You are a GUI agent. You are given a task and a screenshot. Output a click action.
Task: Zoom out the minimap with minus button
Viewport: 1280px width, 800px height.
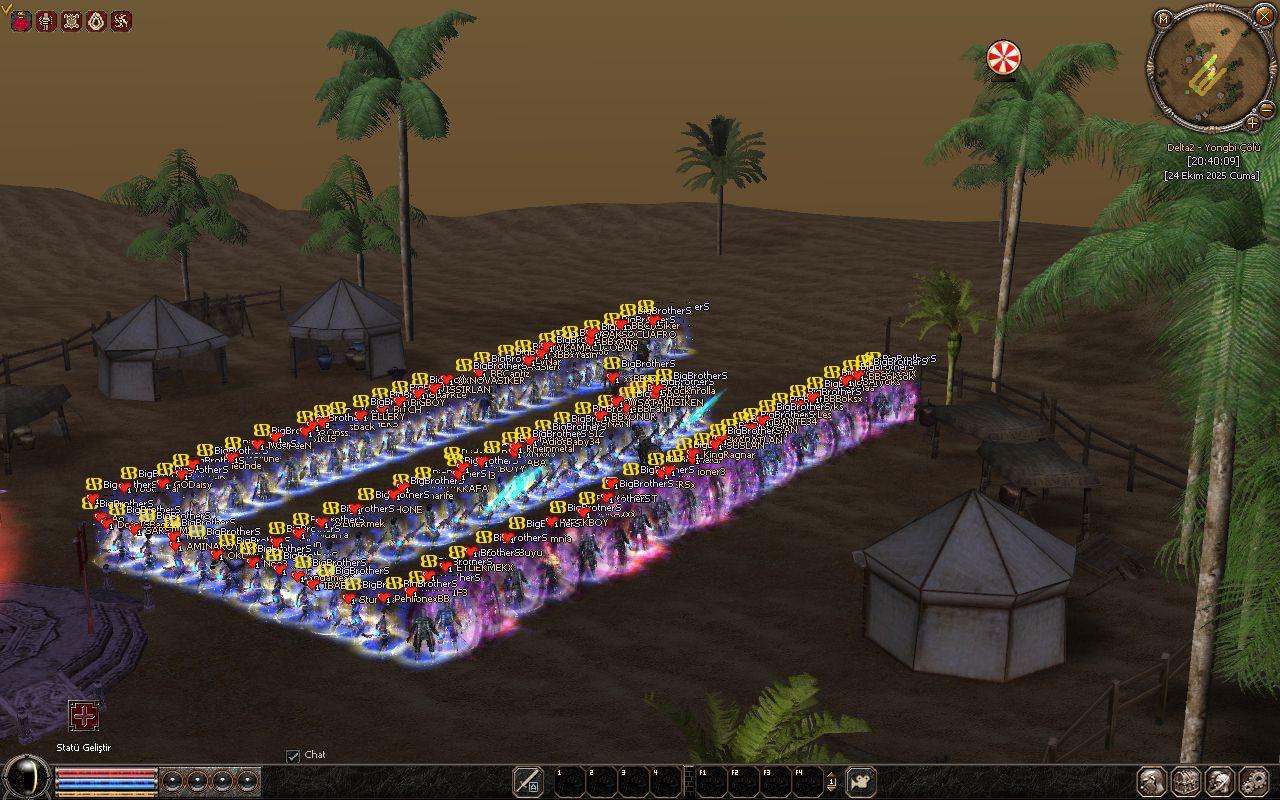click(x=1266, y=108)
